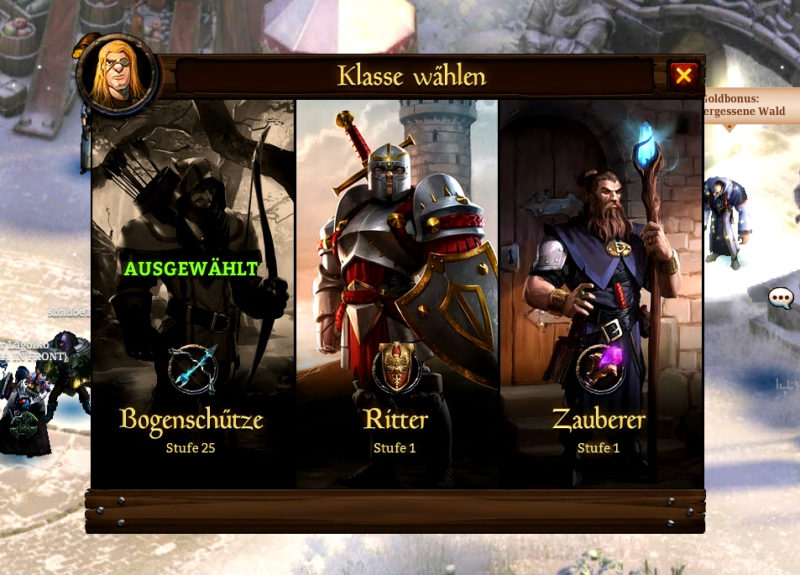Screen dimensions: 800x575
Task: Pick the Zauberer class card
Action: click(x=600, y=292)
